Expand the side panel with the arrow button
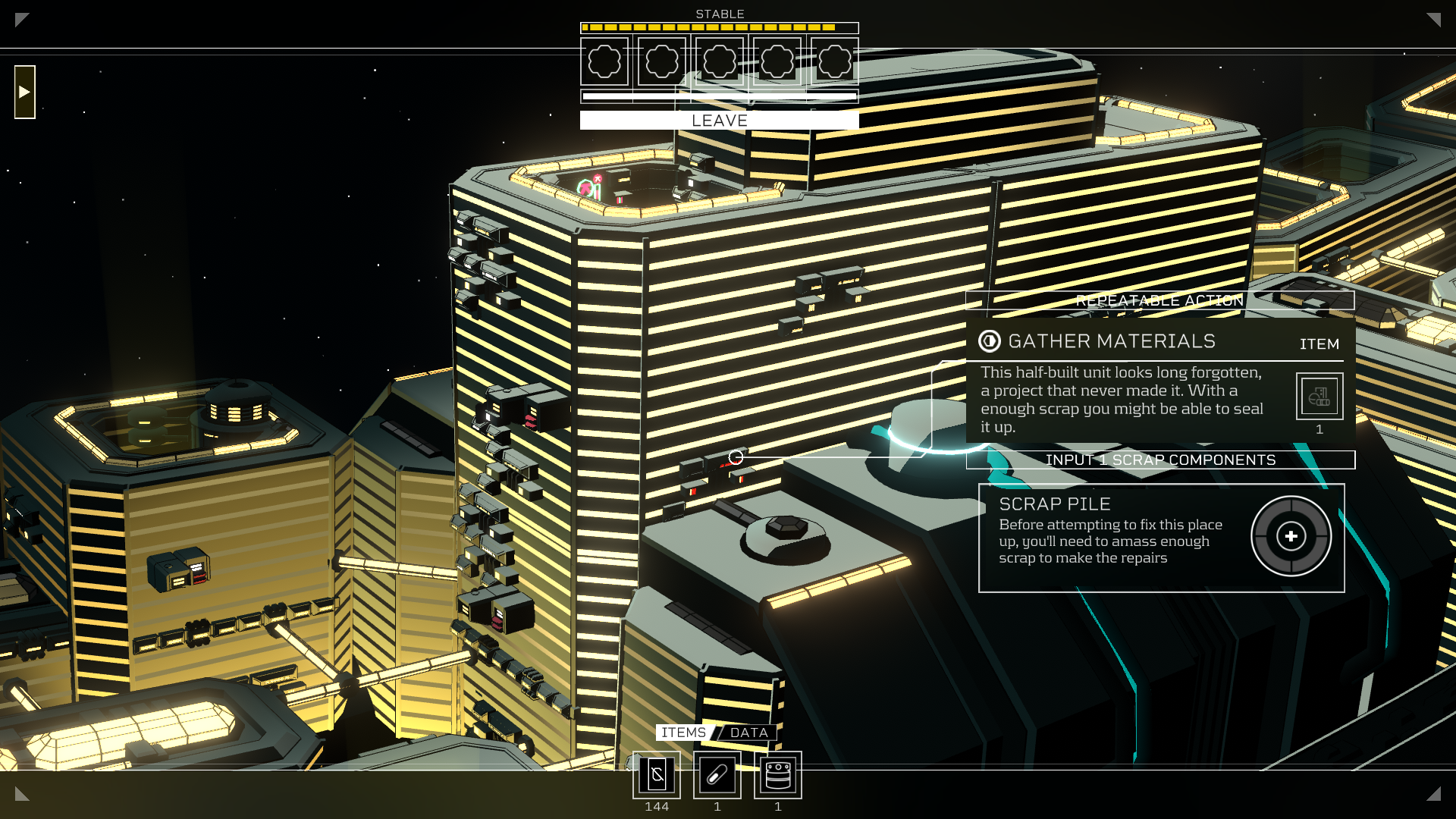1456x819 pixels. coord(25,92)
